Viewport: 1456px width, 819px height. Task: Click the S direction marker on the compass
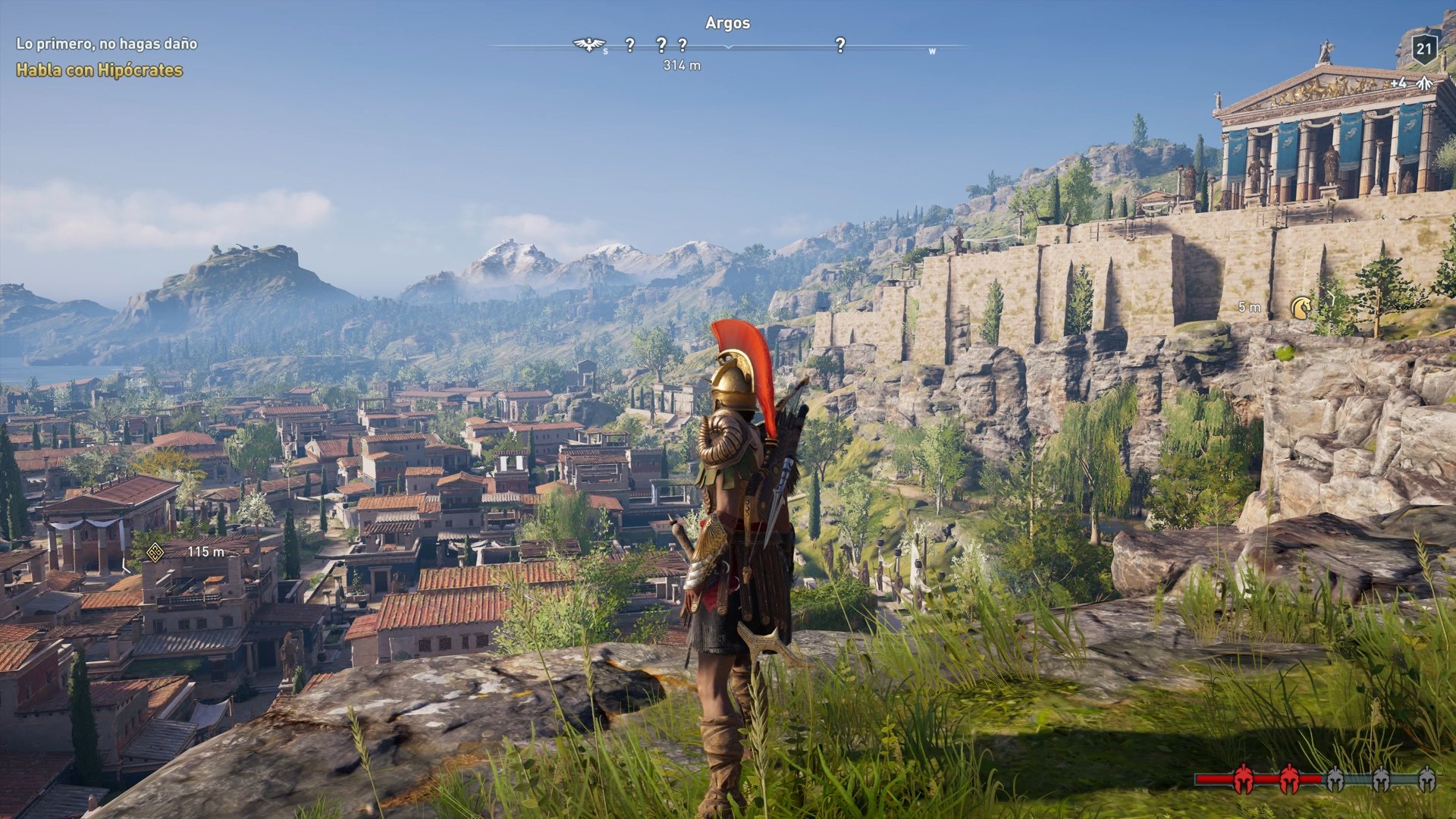tap(604, 49)
